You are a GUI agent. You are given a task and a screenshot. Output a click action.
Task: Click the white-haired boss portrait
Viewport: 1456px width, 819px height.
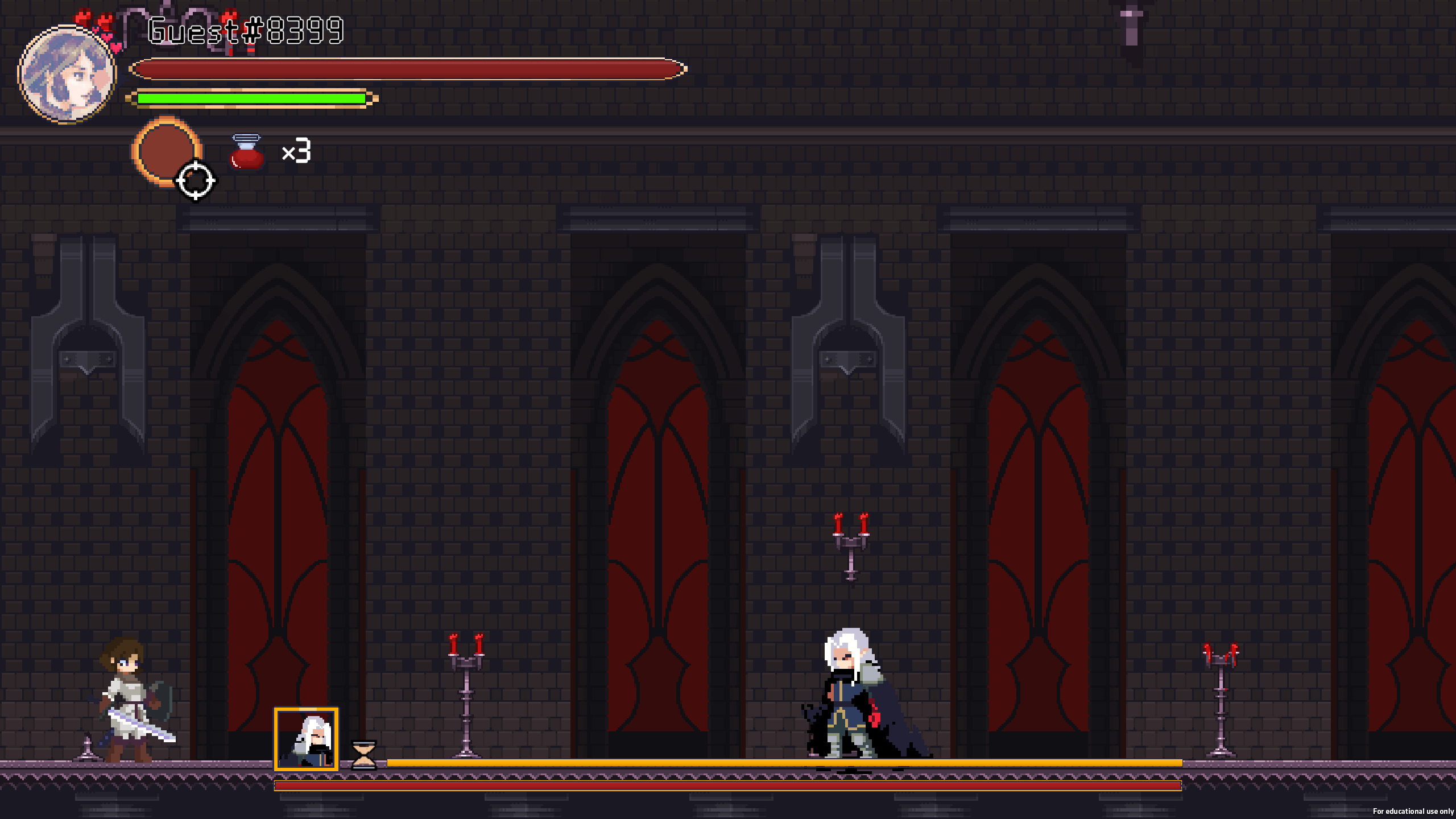[306, 739]
